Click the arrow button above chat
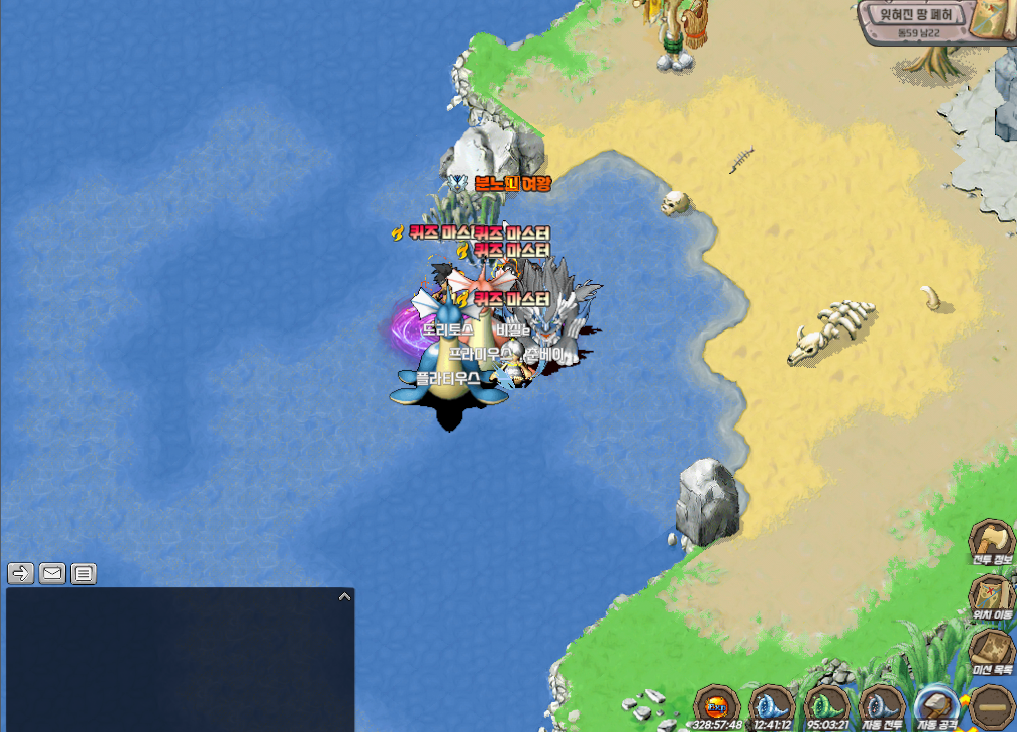1017x732 pixels. (x=20, y=573)
